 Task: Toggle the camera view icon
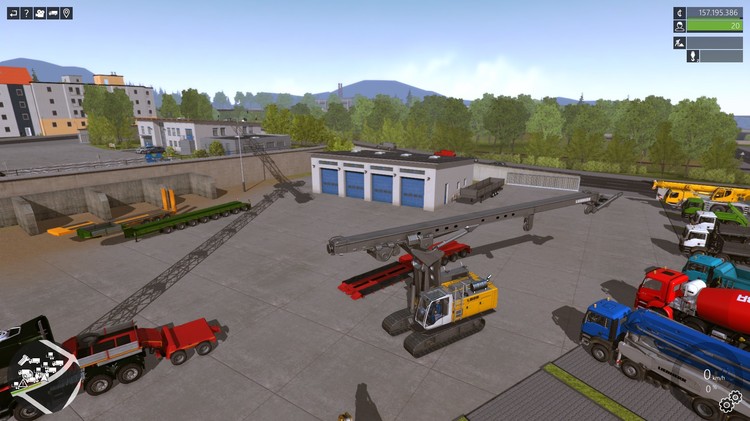tap(40, 13)
